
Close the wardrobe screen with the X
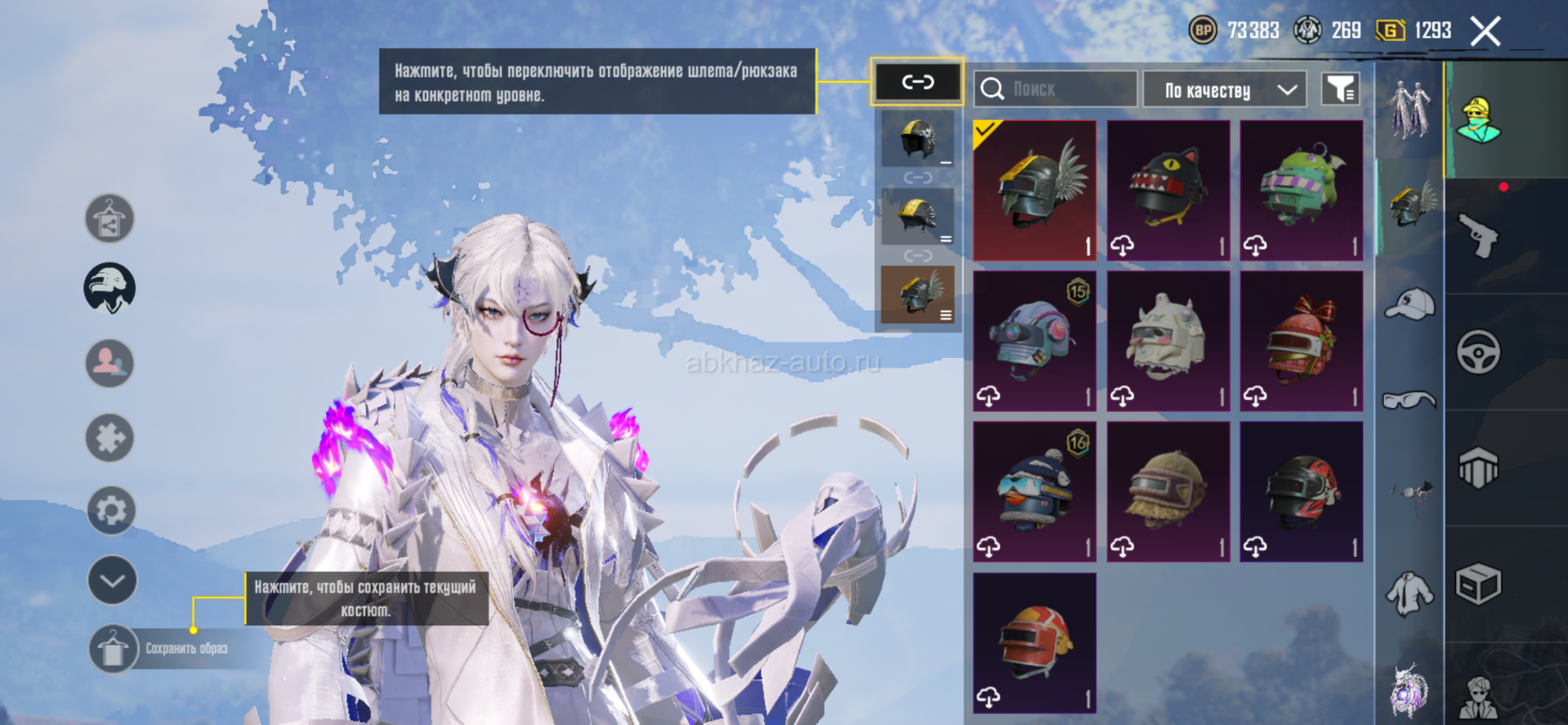pyautogui.click(x=1485, y=32)
